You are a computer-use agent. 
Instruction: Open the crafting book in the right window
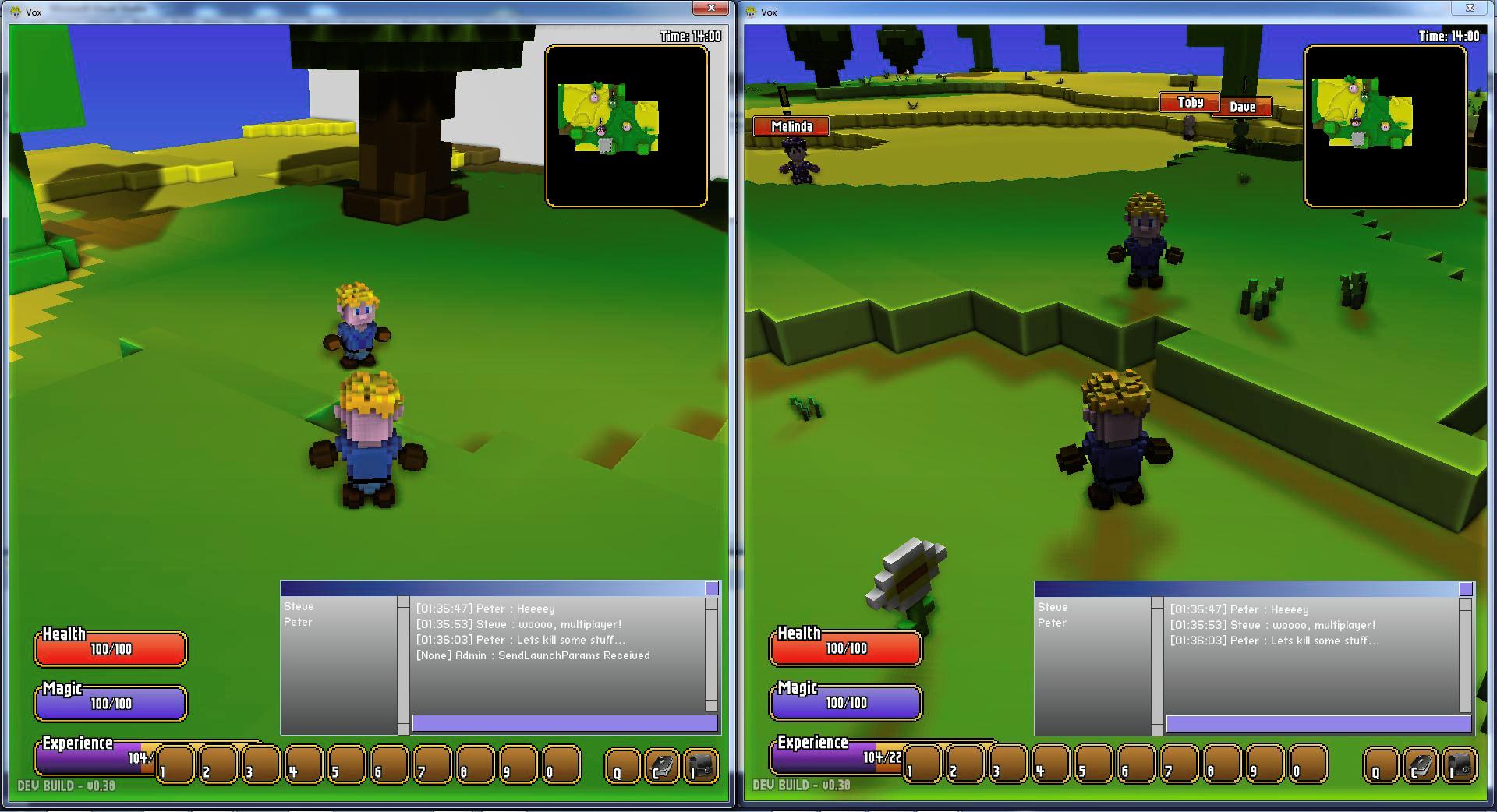coord(1421,766)
